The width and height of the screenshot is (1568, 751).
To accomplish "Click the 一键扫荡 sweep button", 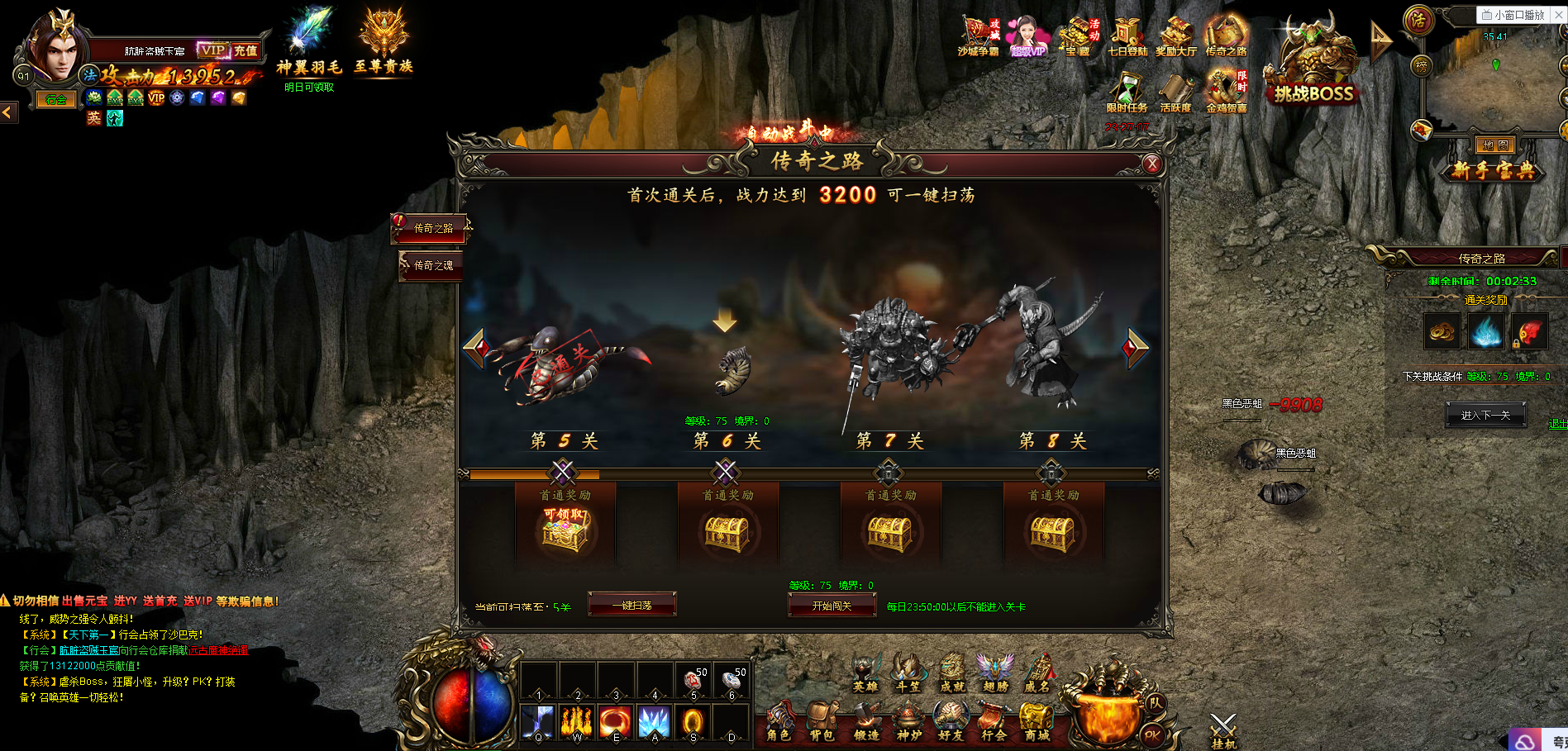I will click(x=632, y=606).
